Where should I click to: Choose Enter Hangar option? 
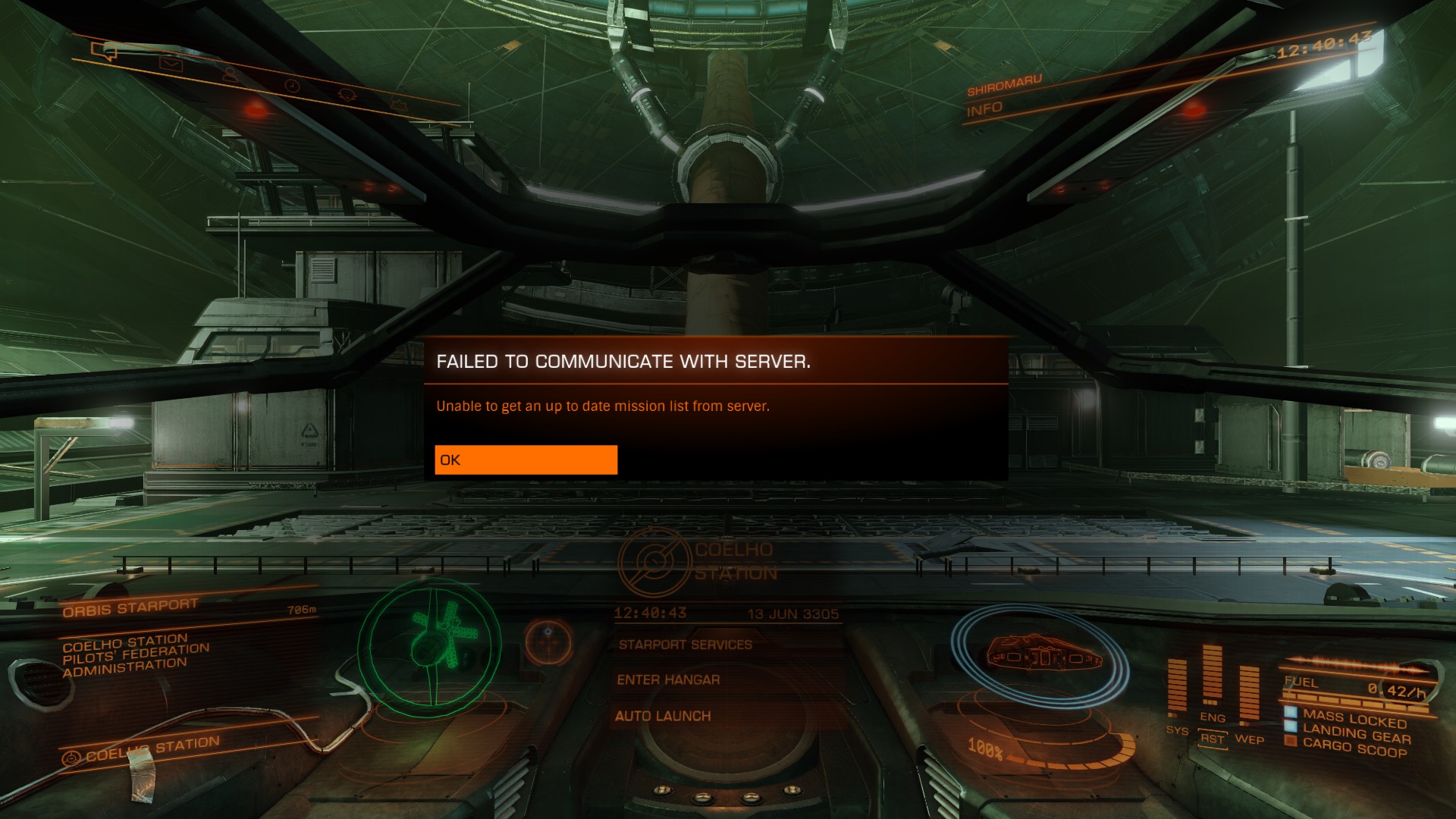click(668, 680)
